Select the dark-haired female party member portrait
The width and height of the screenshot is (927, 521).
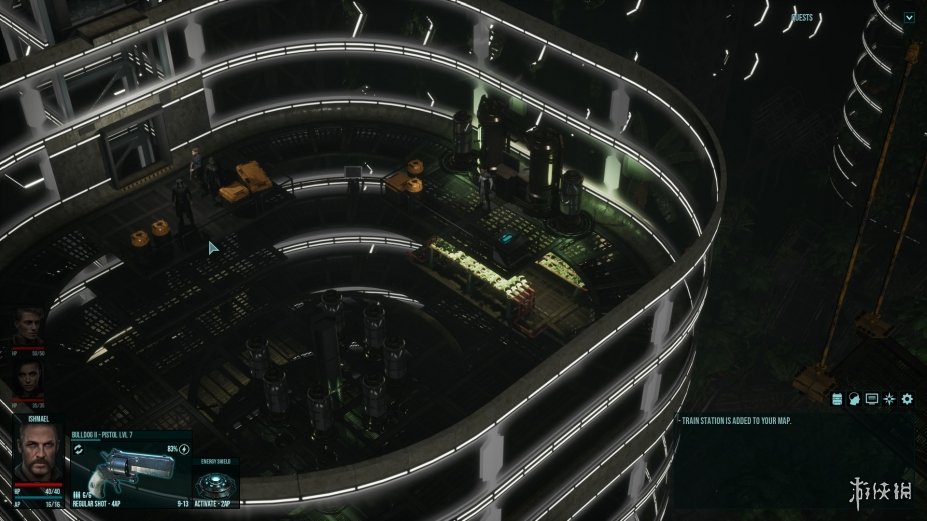(29, 378)
